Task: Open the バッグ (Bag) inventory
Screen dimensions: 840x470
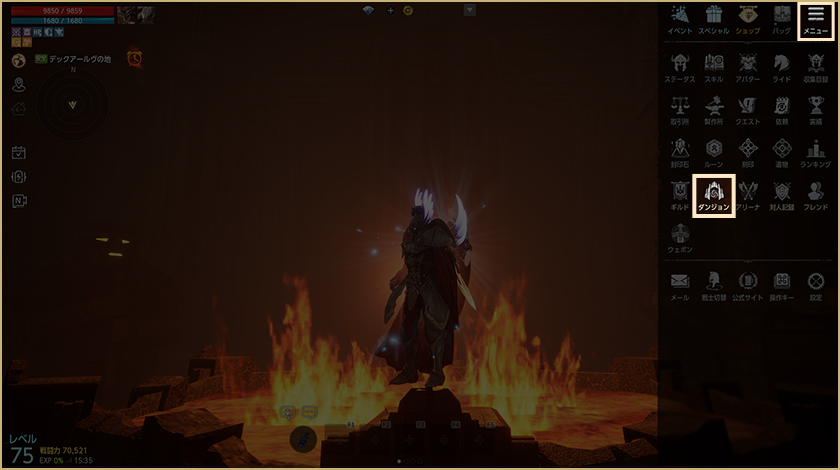Action: [781, 19]
